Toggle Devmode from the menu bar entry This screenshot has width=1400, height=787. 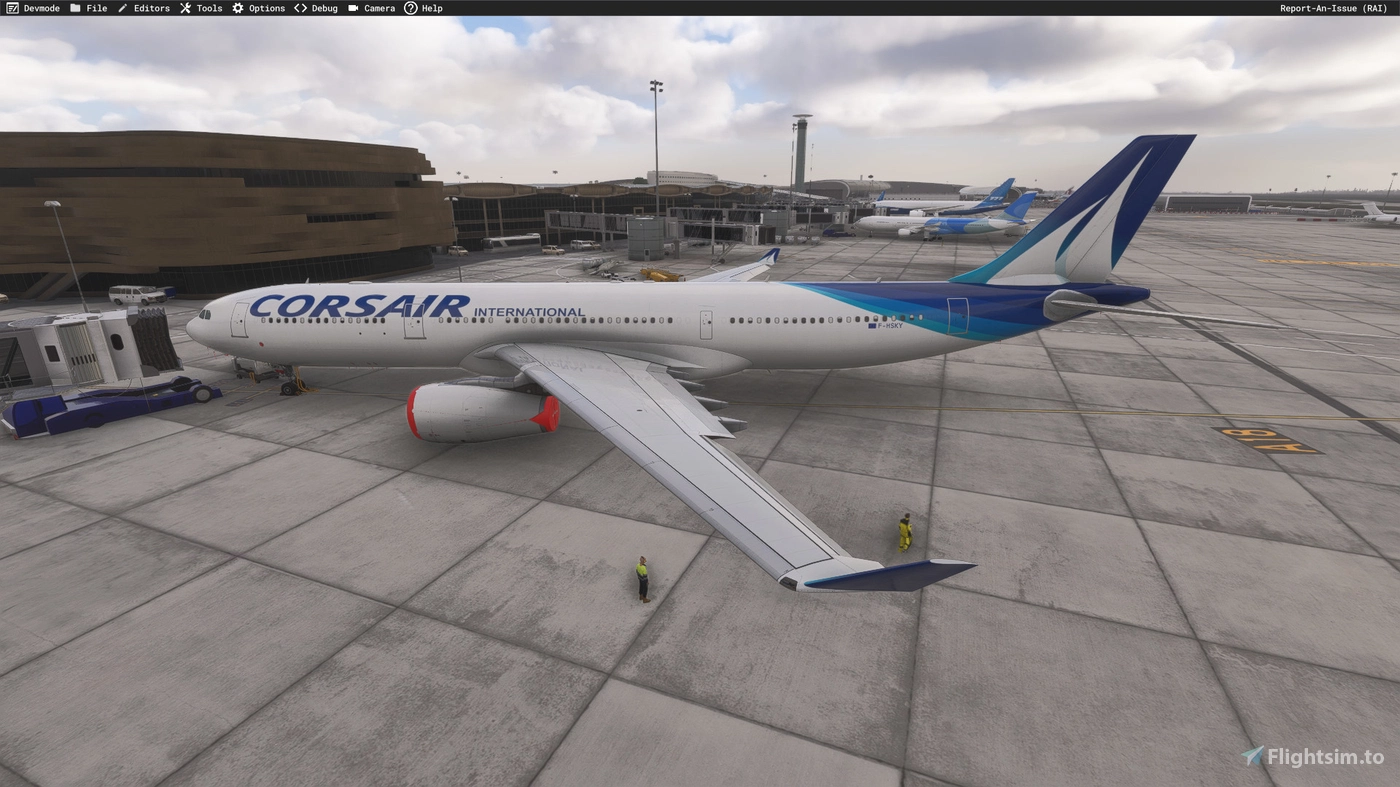pos(40,7)
